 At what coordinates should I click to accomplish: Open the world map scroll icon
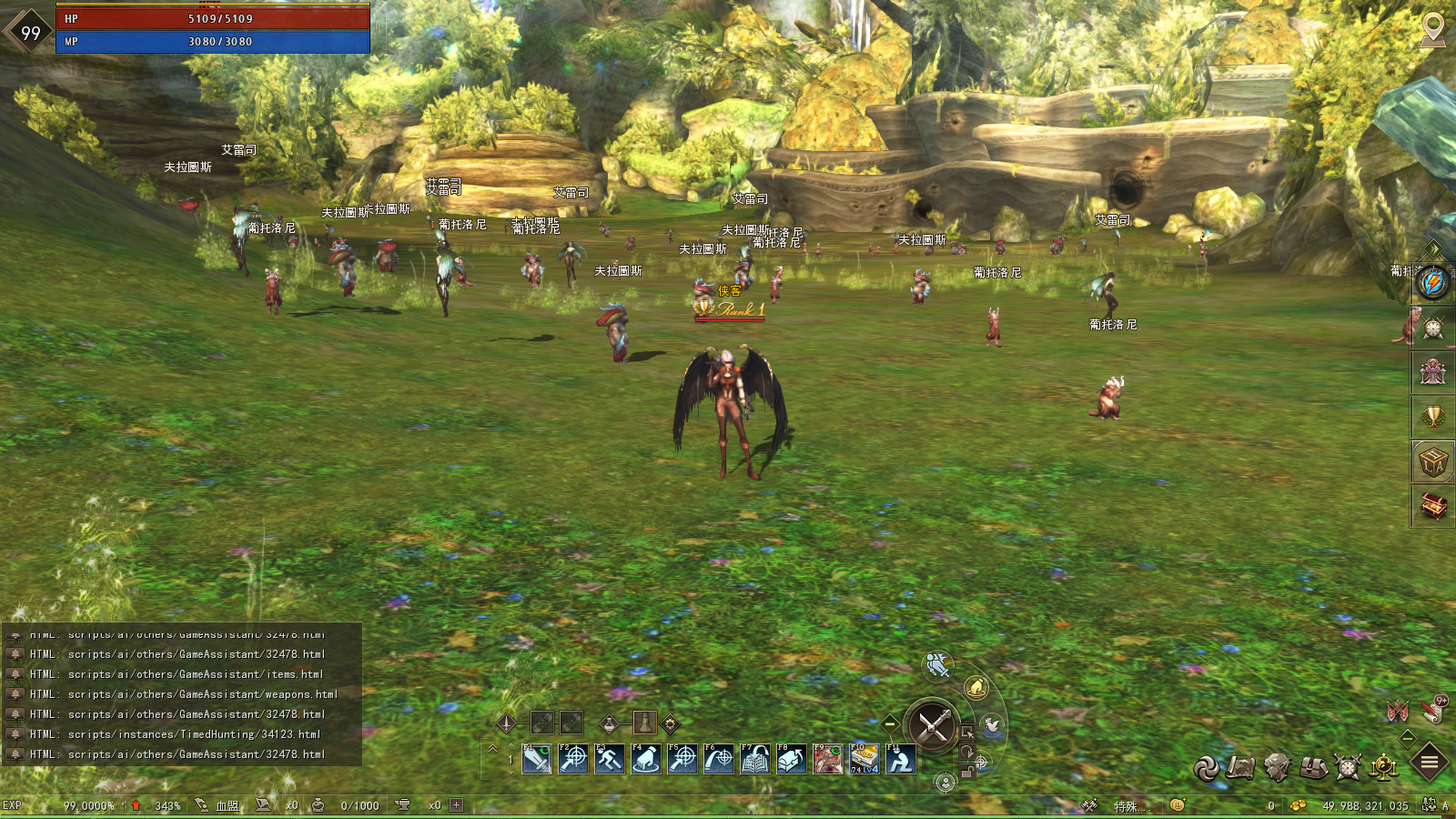(x=1240, y=767)
